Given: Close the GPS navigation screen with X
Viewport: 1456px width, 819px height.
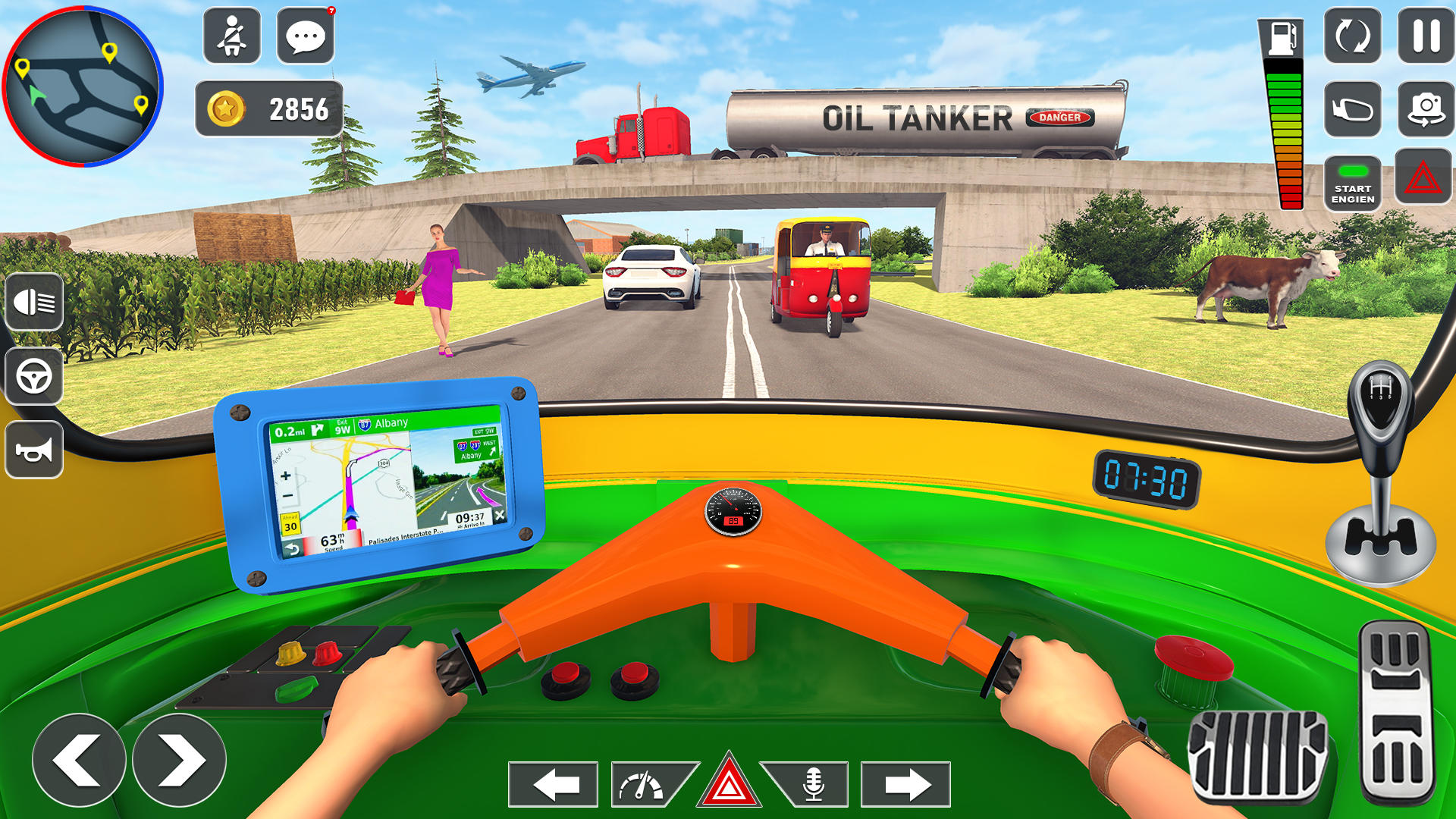Looking at the screenshot, I should click(500, 516).
